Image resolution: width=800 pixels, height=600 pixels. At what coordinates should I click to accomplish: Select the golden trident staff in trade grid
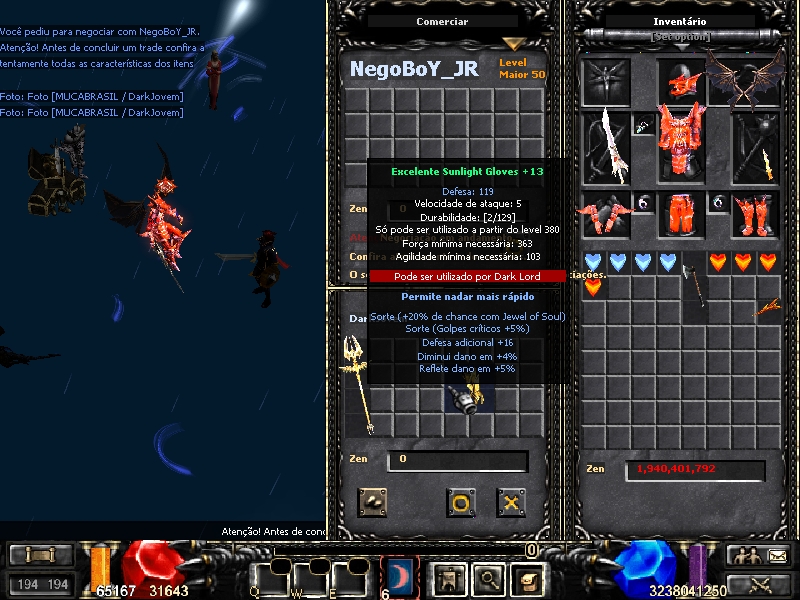357,383
